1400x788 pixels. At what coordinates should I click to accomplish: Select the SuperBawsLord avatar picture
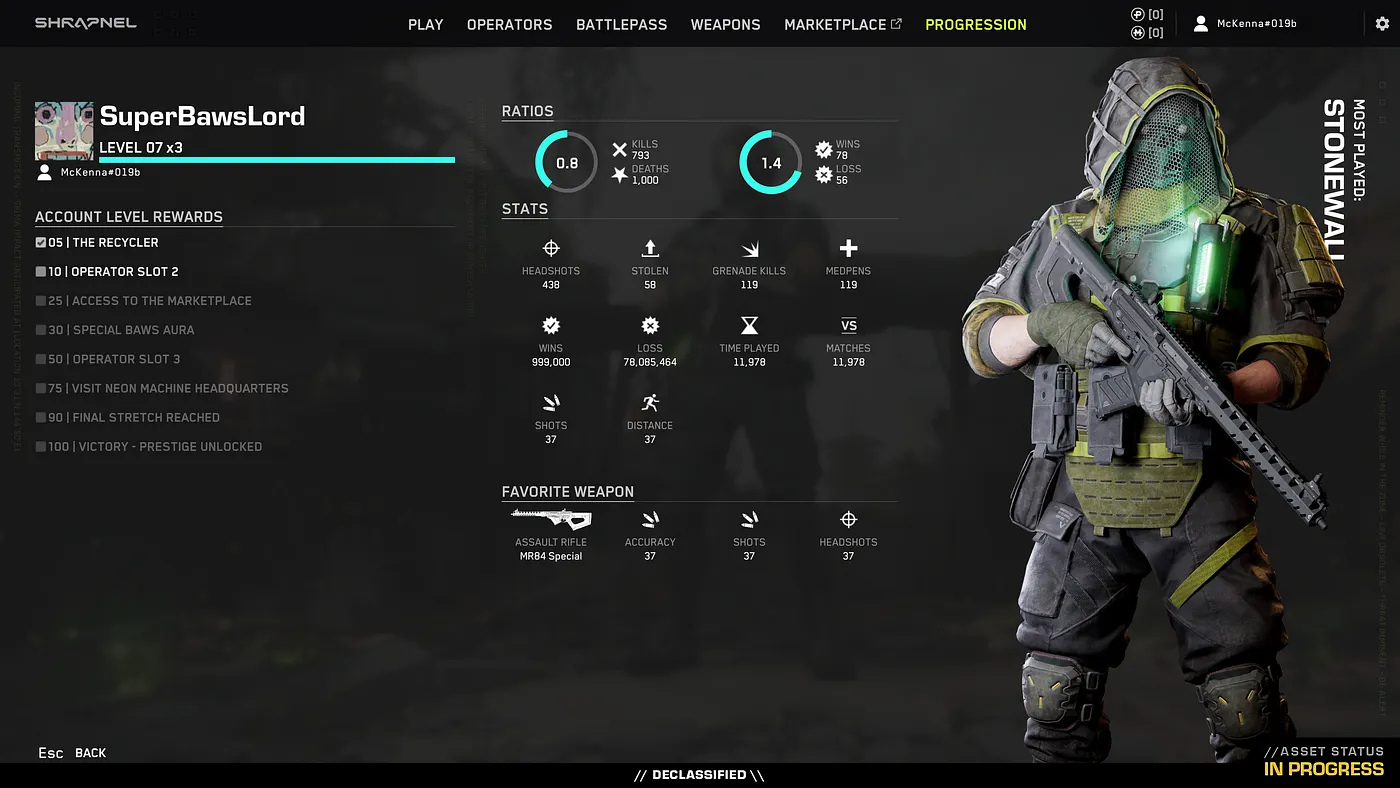click(x=64, y=131)
